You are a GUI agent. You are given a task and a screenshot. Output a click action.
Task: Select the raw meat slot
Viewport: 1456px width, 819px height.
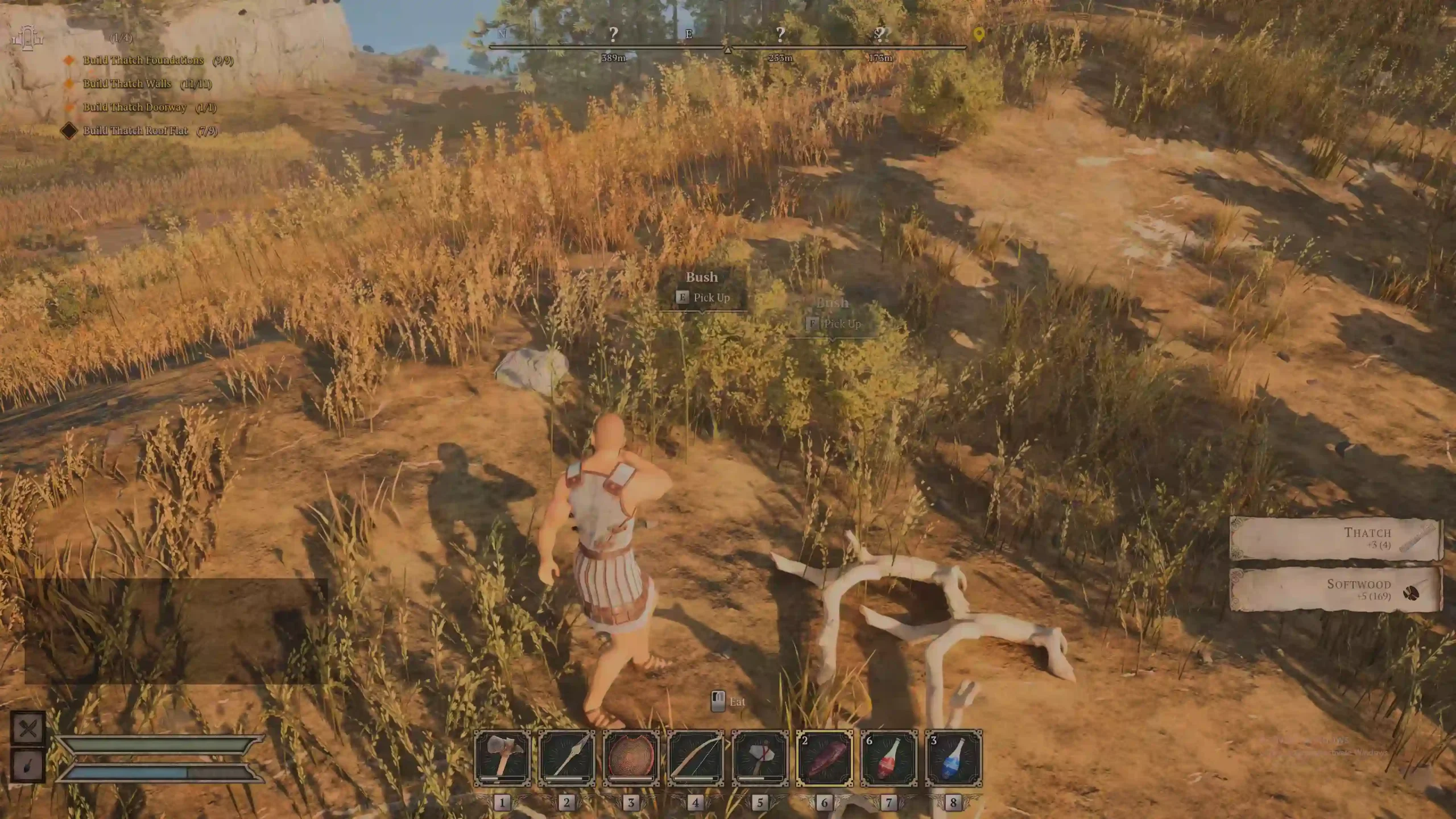click(x=824, y=758)
